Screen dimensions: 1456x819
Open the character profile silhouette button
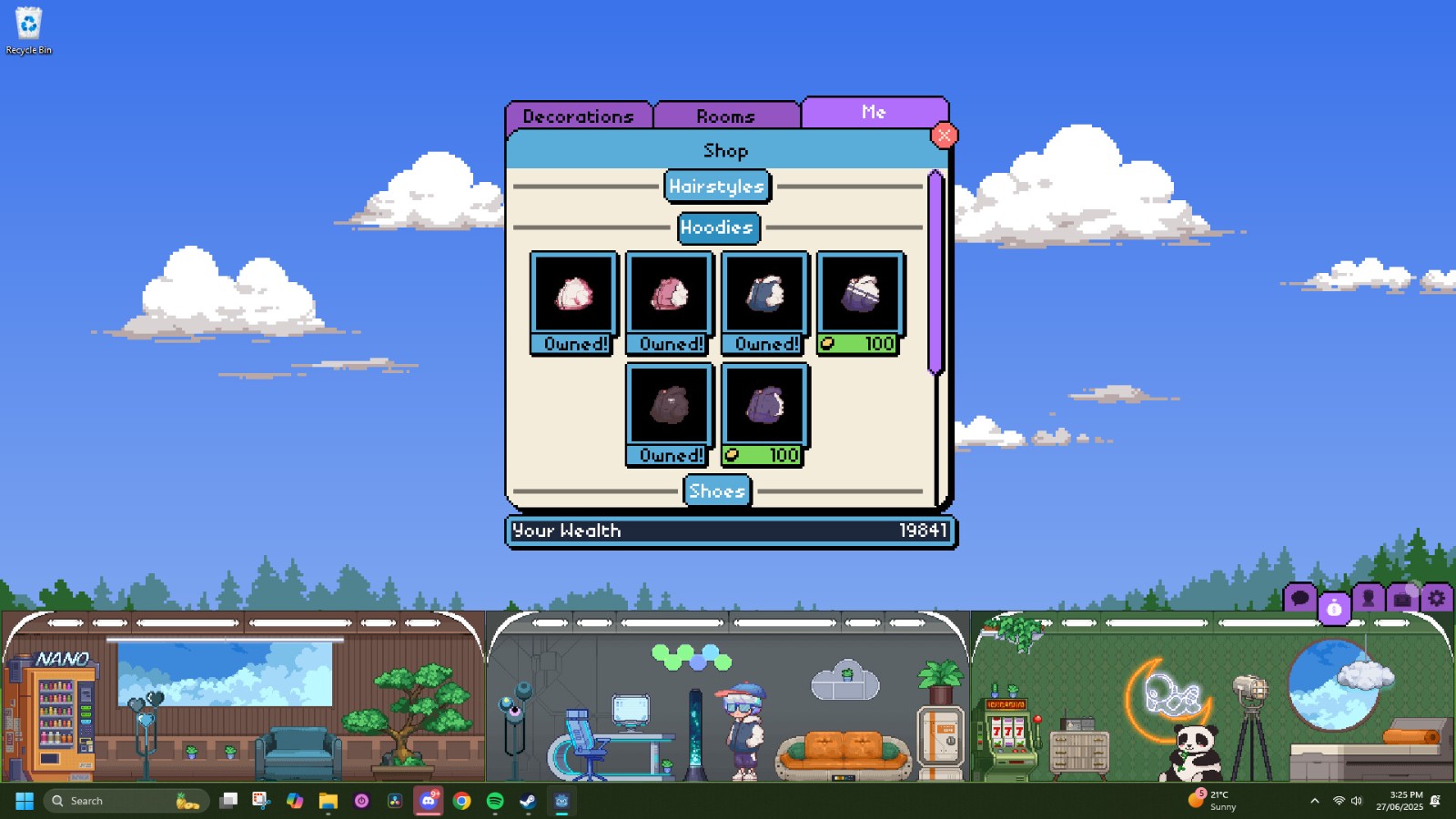(x=1368, y=598)
